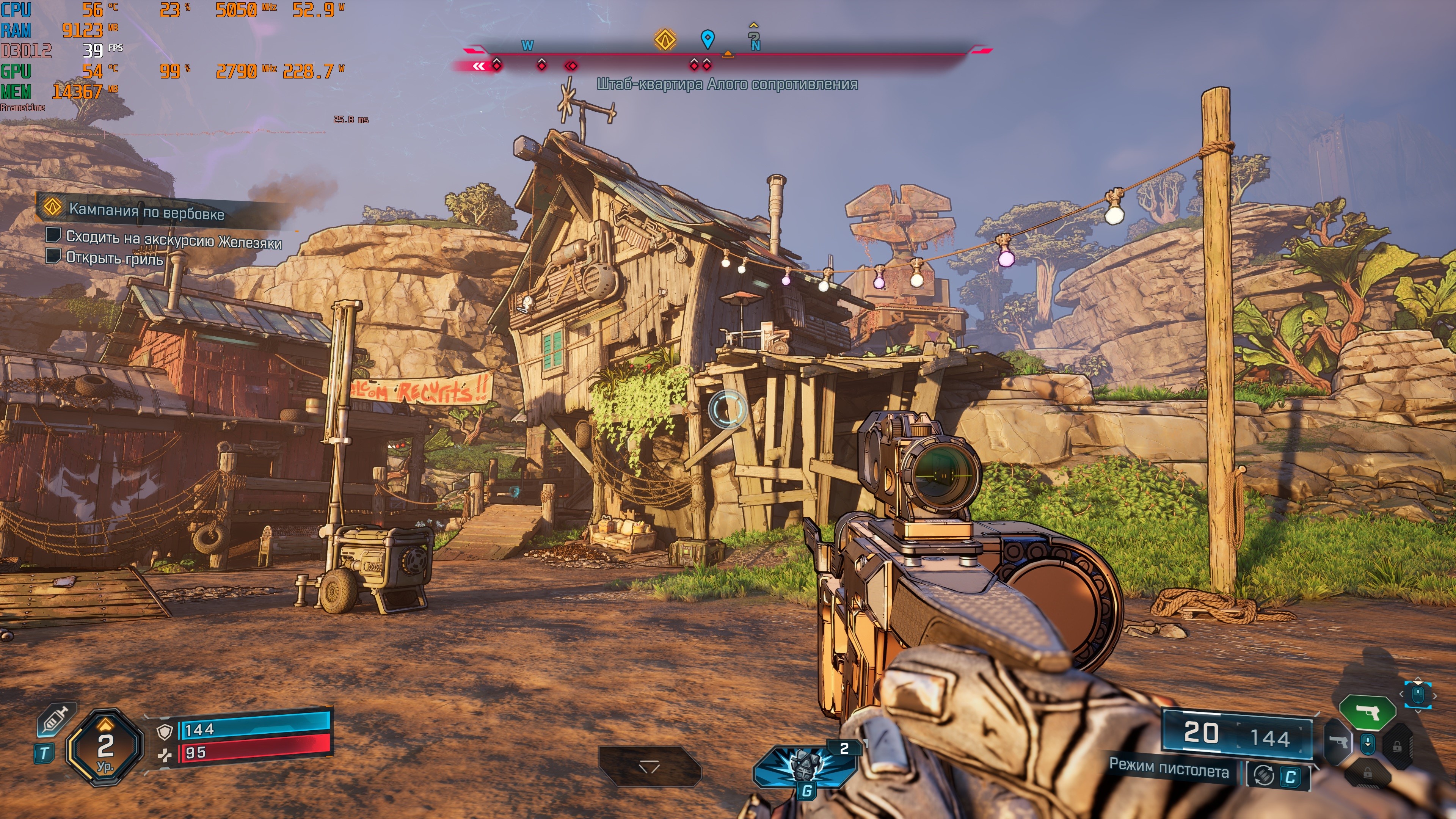The image size is (1456, 819).
Task: Click the dark hexagon panel with down triangle
Action: [x=650, y=766]
